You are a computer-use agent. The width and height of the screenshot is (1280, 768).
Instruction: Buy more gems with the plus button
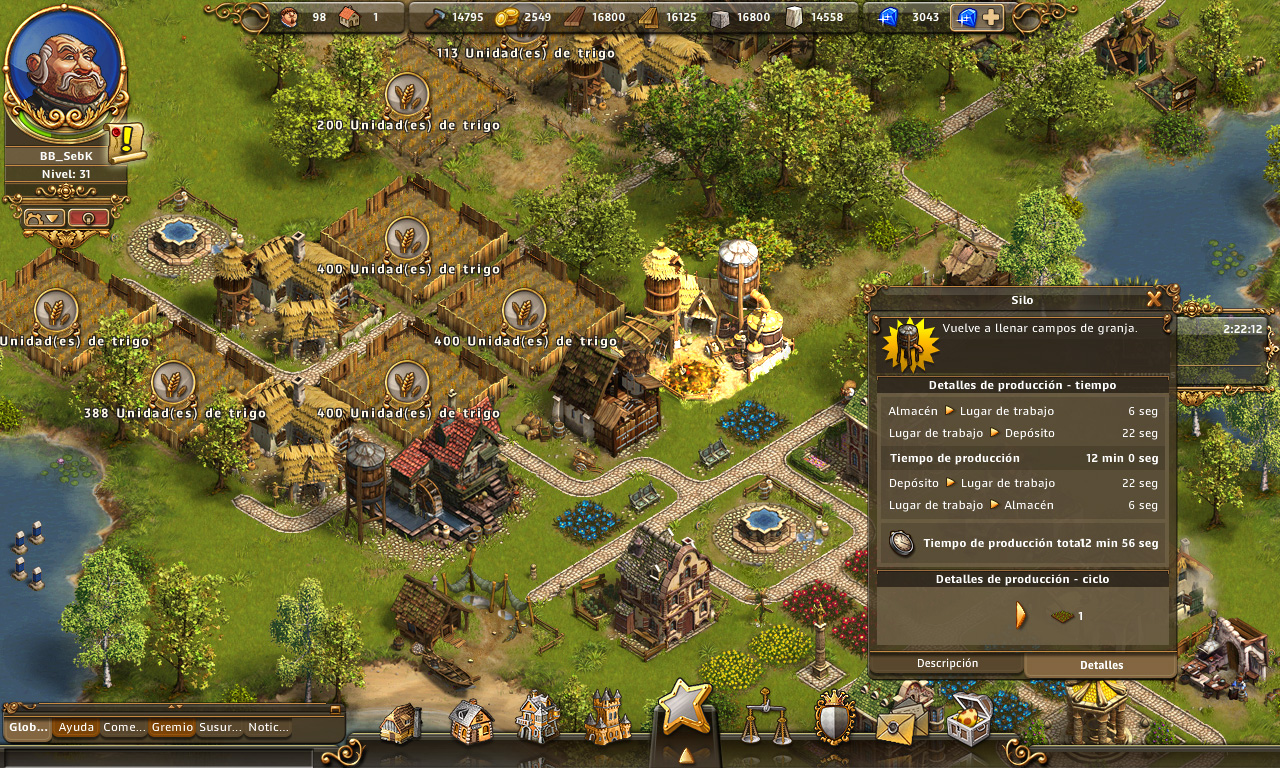[991, 17]
